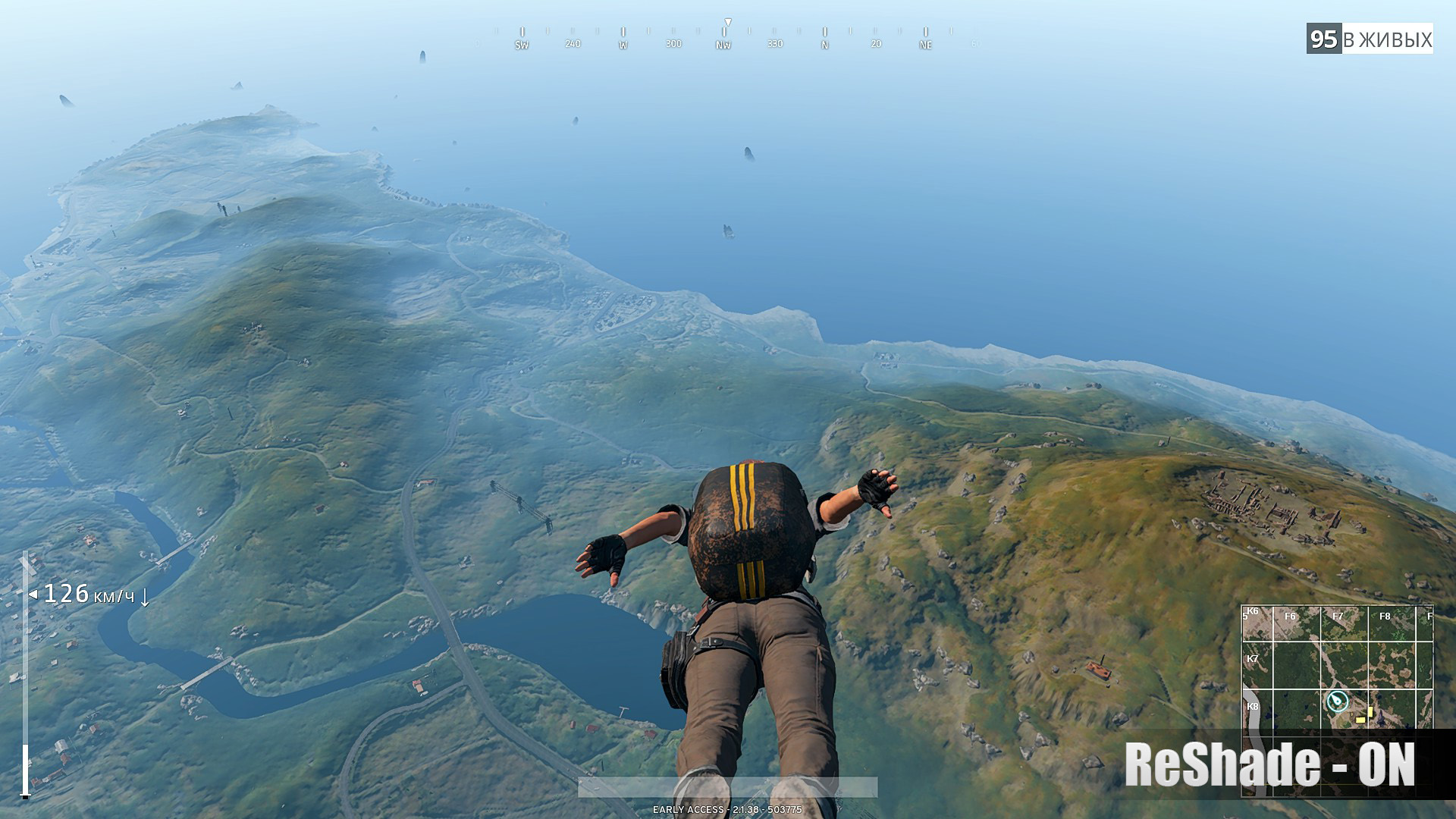
Task: Click the player direction marker on the minimap
Action: pyautogui.click(x=1338, y=701)
